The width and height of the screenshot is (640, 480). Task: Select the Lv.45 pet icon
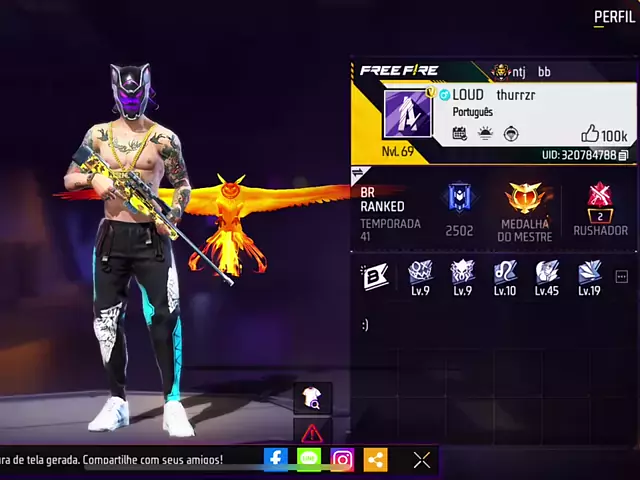[547, 272]
